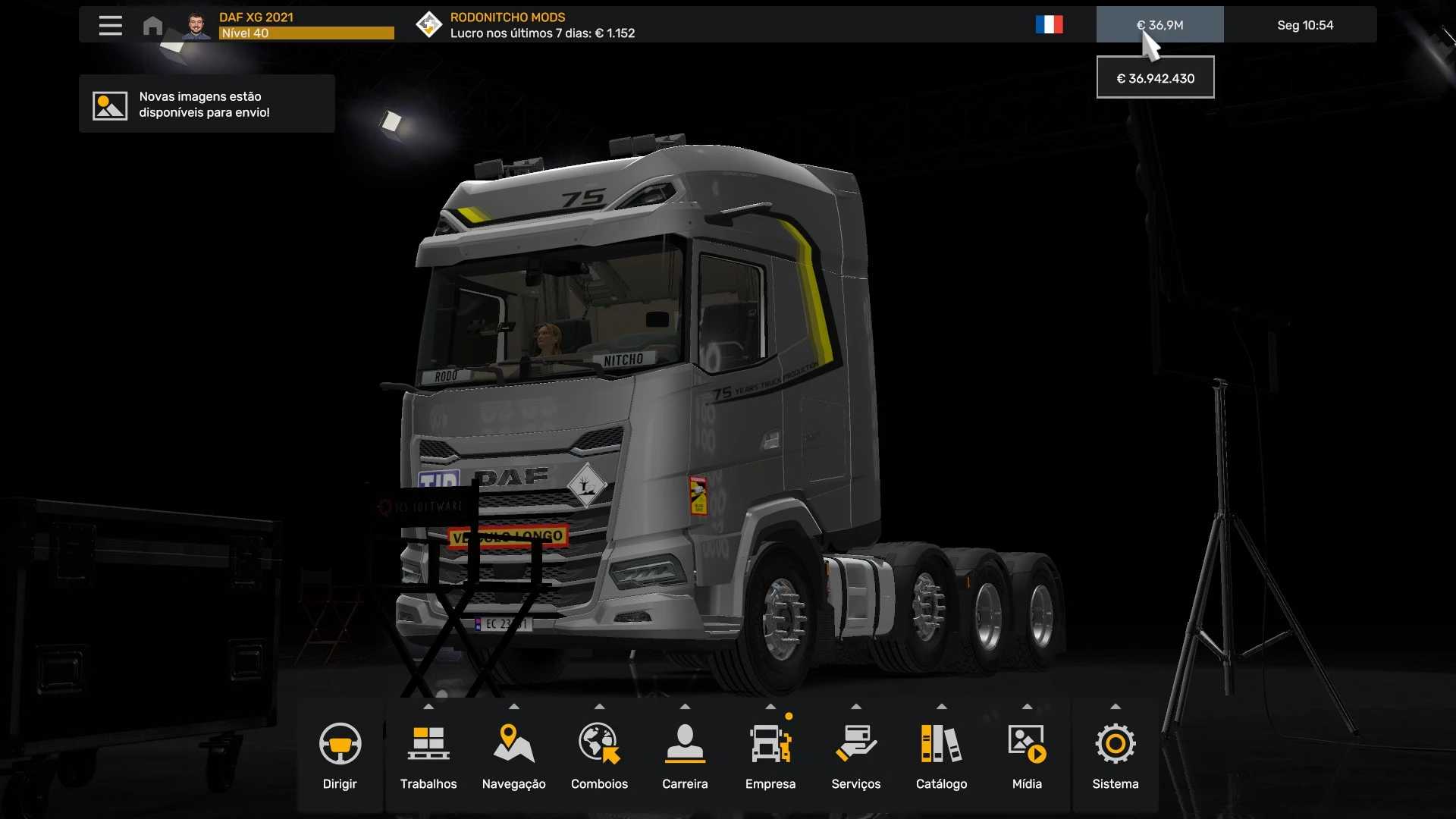
Task: Open the Trabalhos jobs menu
Action: (428, 756)
